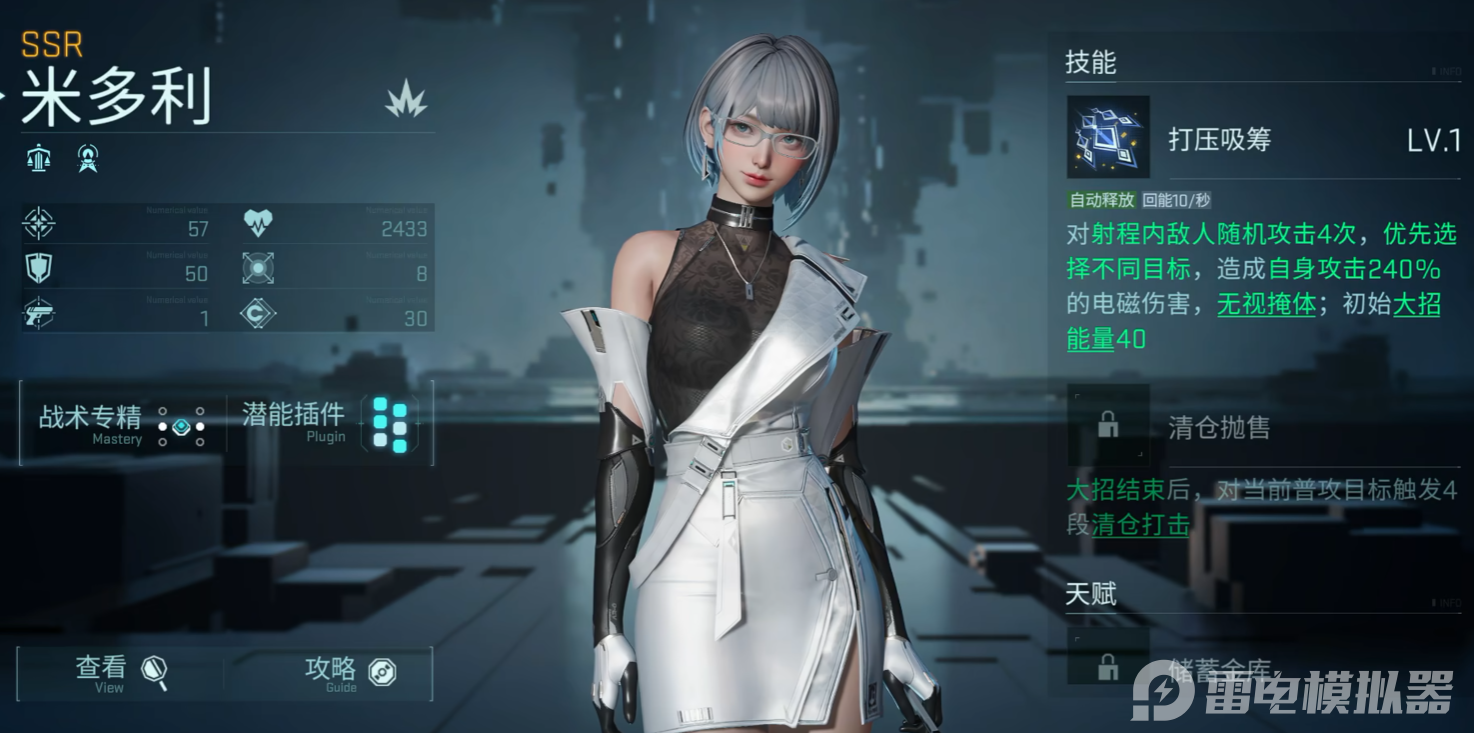Click the scales class icon under the name
1474x733 pixels.
pos(39,158)
